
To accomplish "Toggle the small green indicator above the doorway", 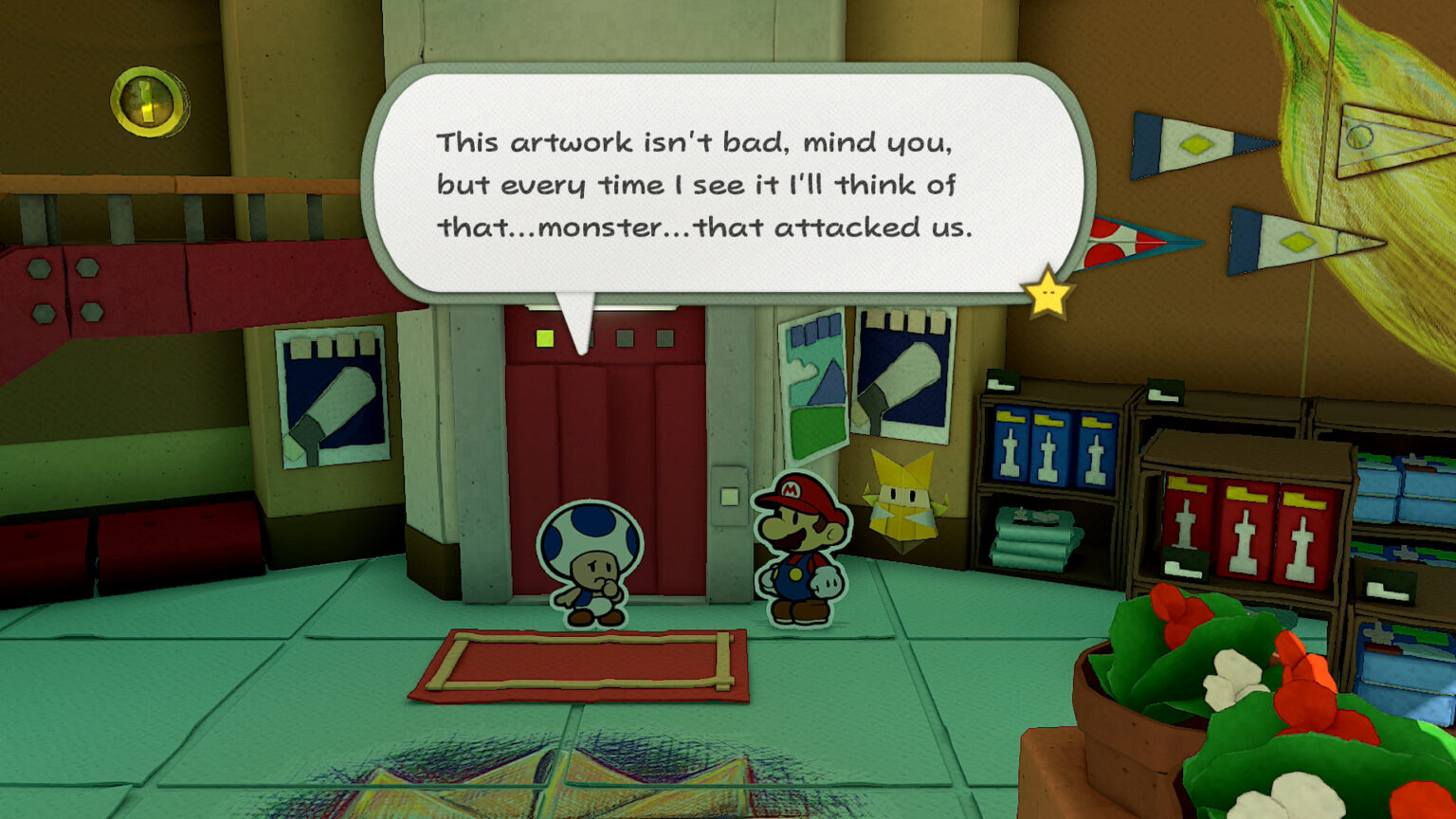I will coord(546,337).
